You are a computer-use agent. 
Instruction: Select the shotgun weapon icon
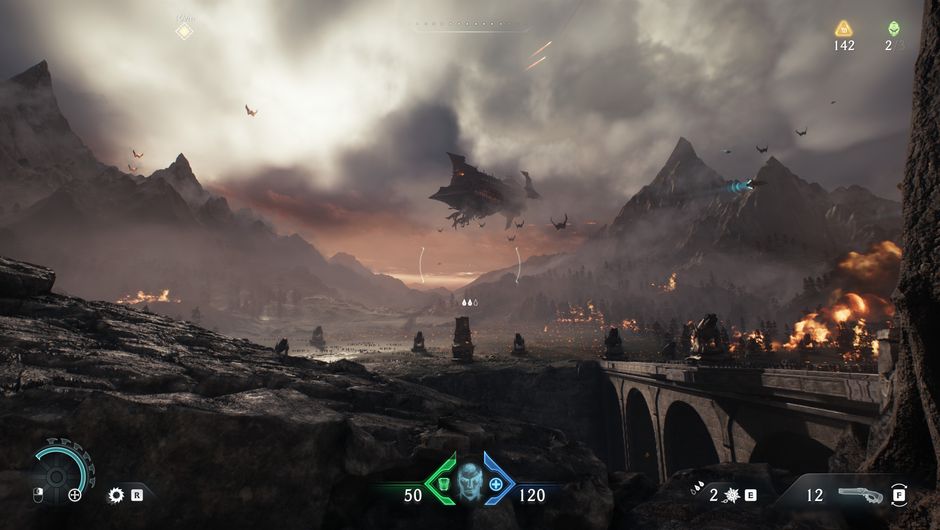click(x=860, y=494)
